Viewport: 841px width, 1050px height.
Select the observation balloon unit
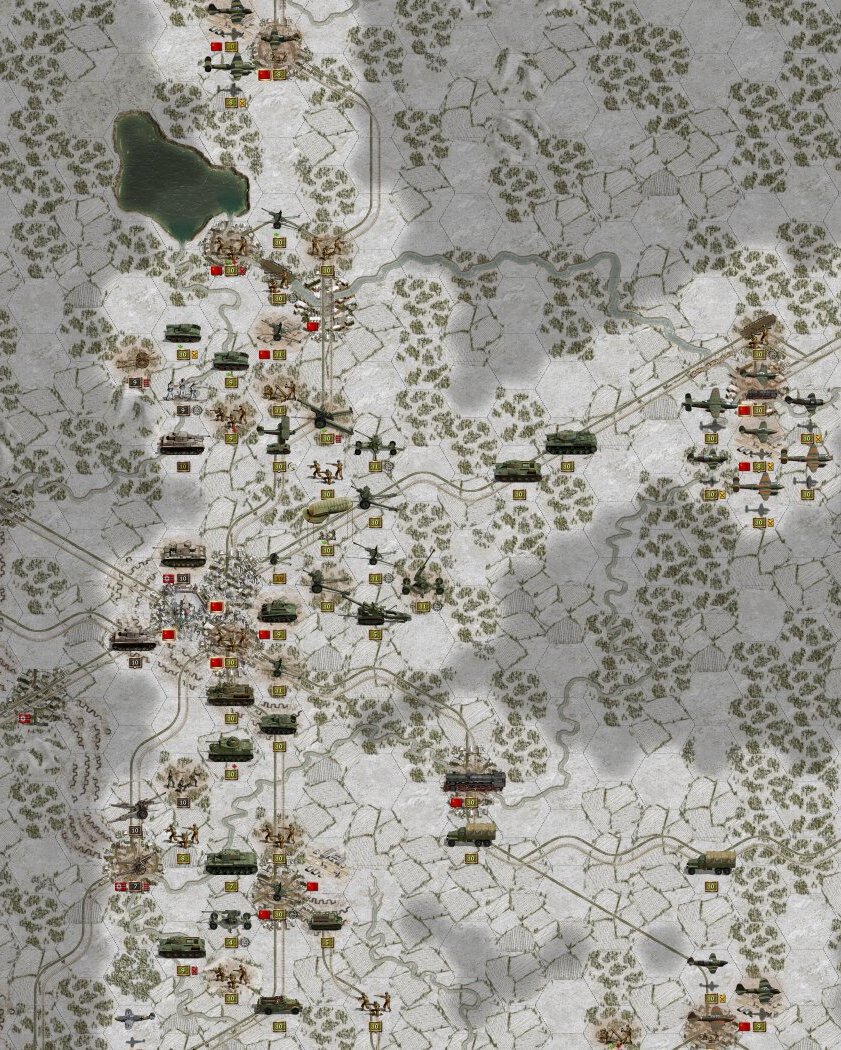point(326,508)
